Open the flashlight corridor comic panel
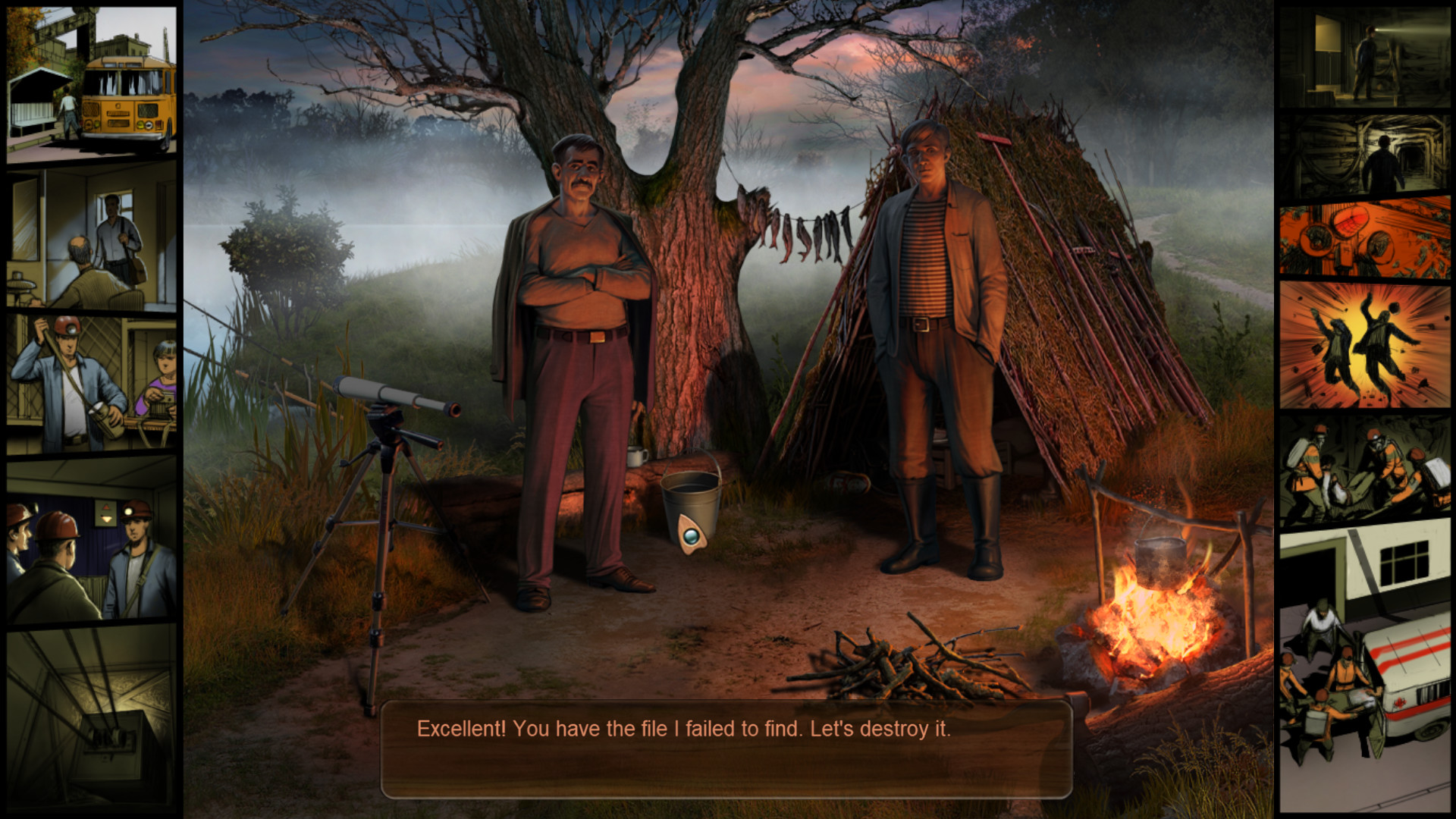The height and width of the screenshot is (819, 1456). [1364, 58]
